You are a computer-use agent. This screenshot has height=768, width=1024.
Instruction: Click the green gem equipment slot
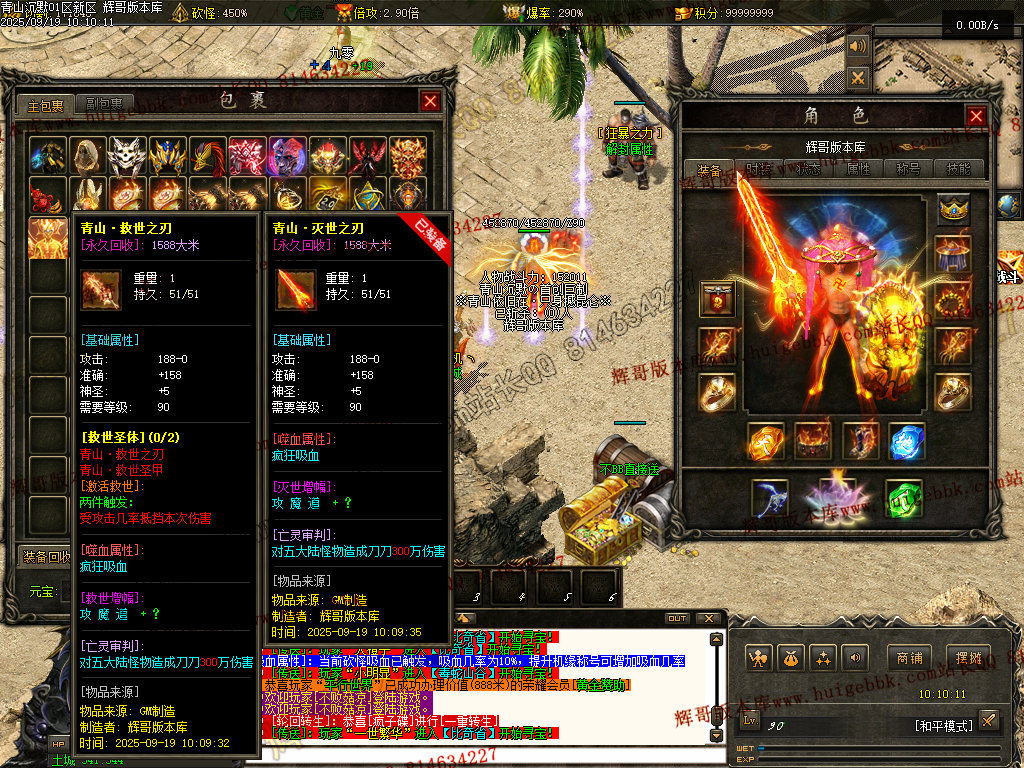tap(903, 499)
